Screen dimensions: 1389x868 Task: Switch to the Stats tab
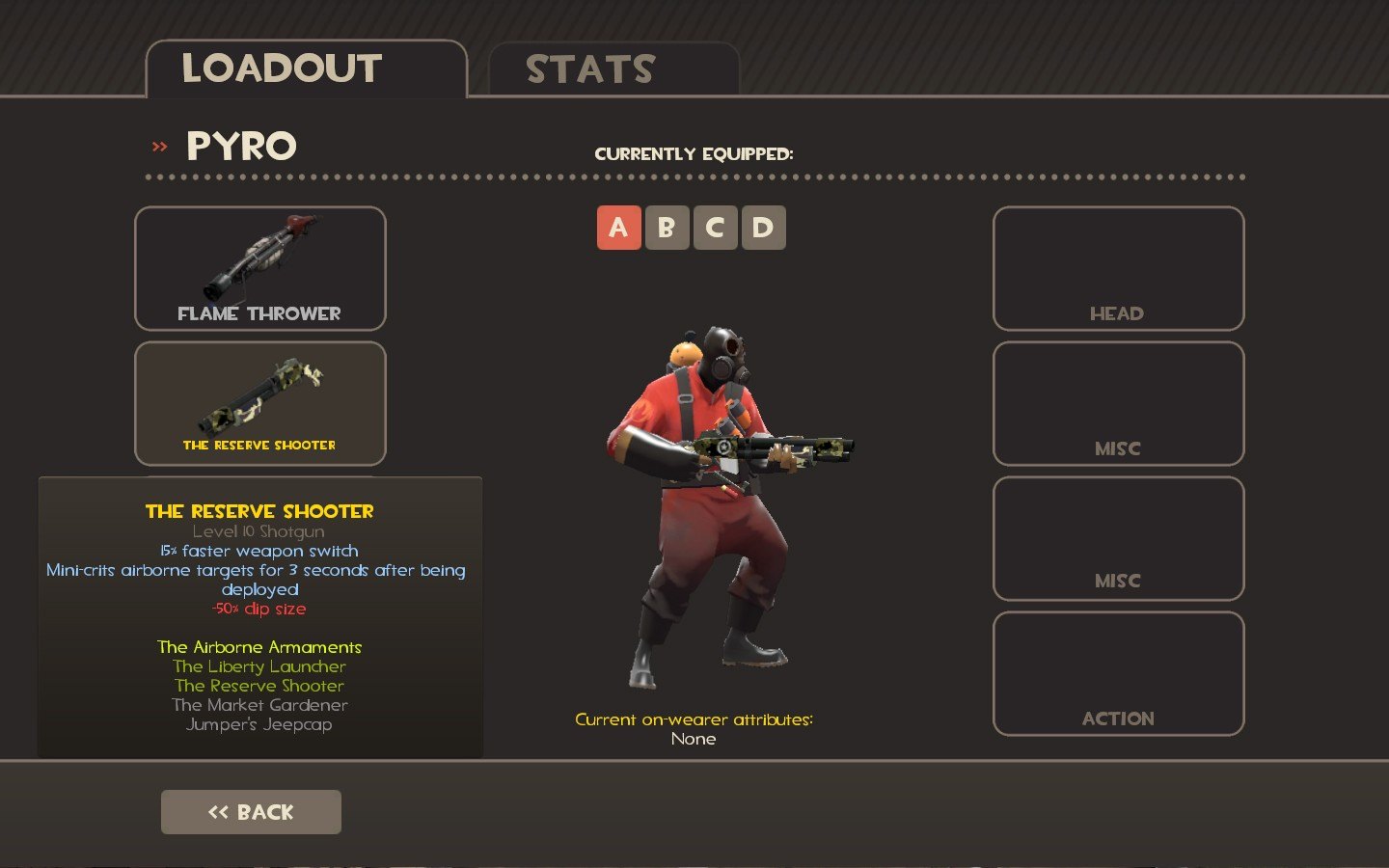click(x=613, y=69)
